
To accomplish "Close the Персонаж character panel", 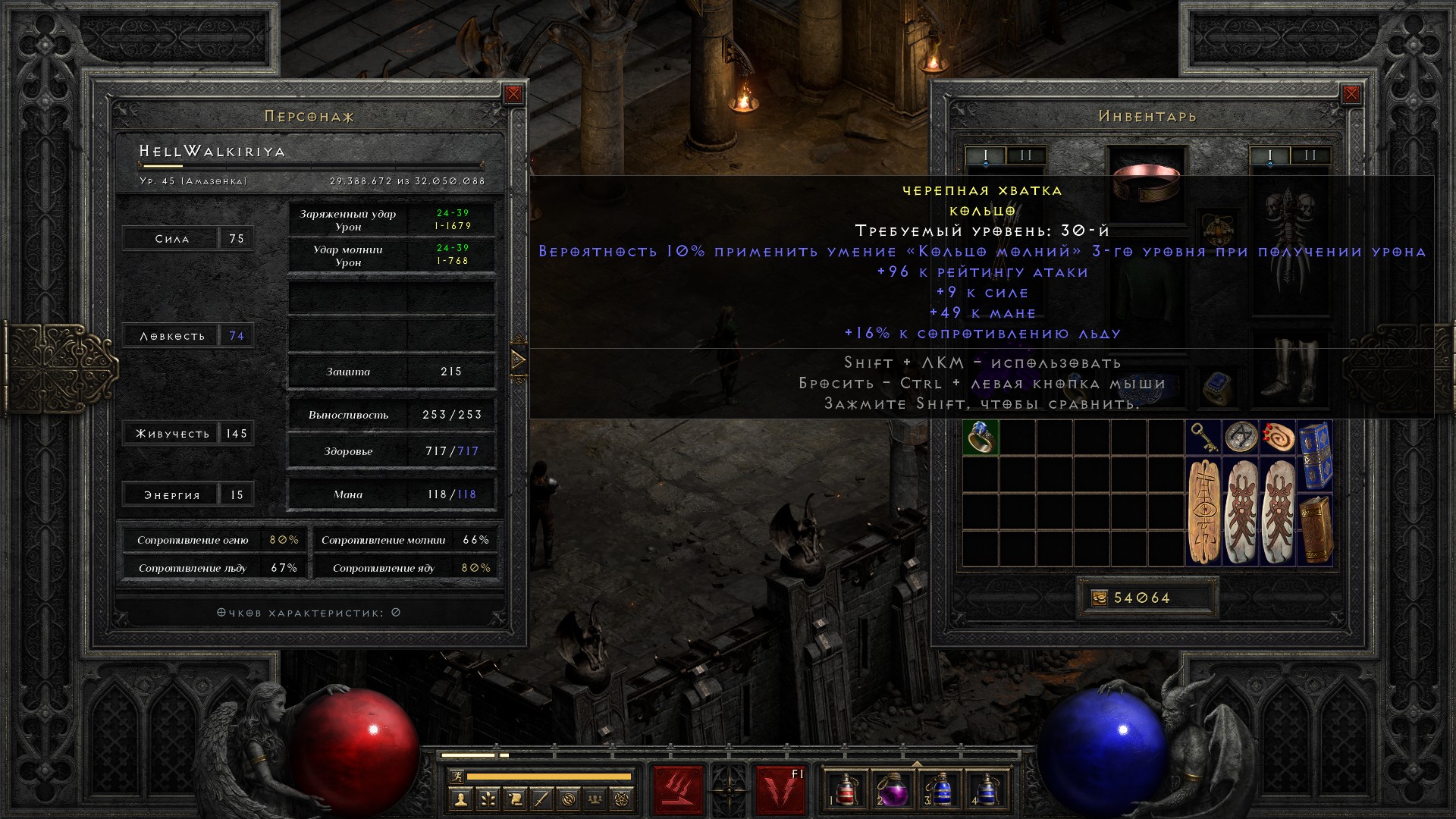I will tap(513, 94).
